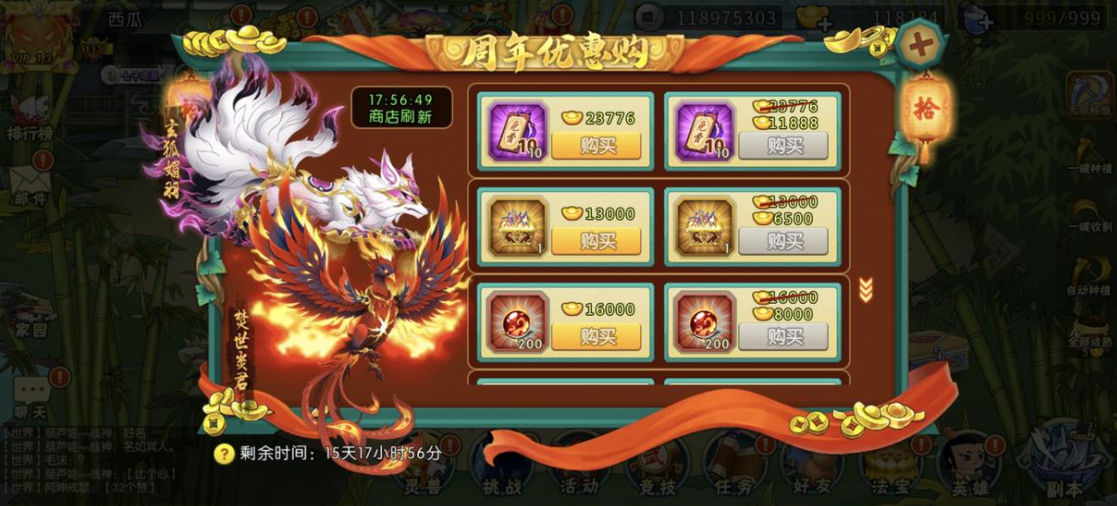This screenshot has height=506, width=1117.
Task: Open the 任务 quests menu
Action: [735, 470]
